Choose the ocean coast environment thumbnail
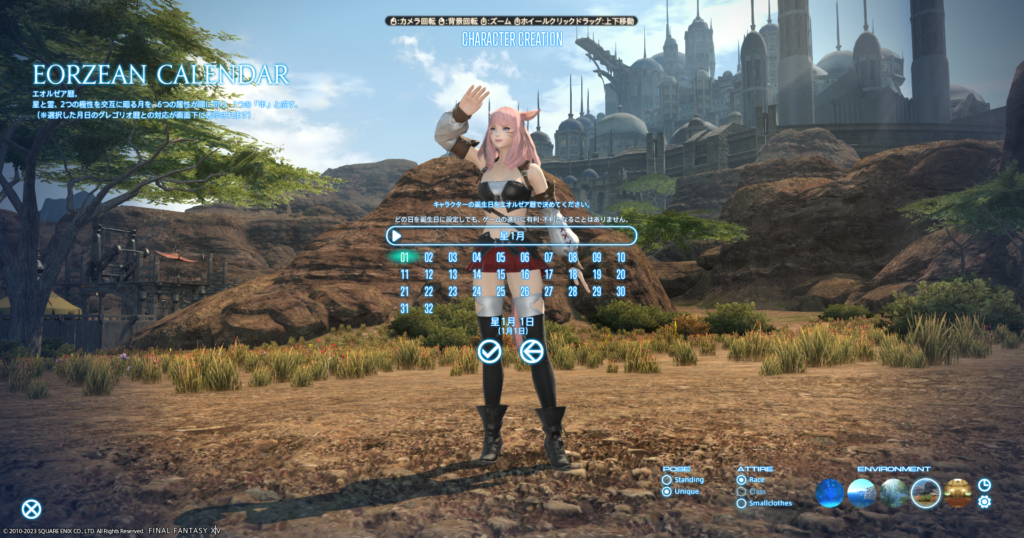Viewport: 1024px width, 538px height. tap(862, 493)
